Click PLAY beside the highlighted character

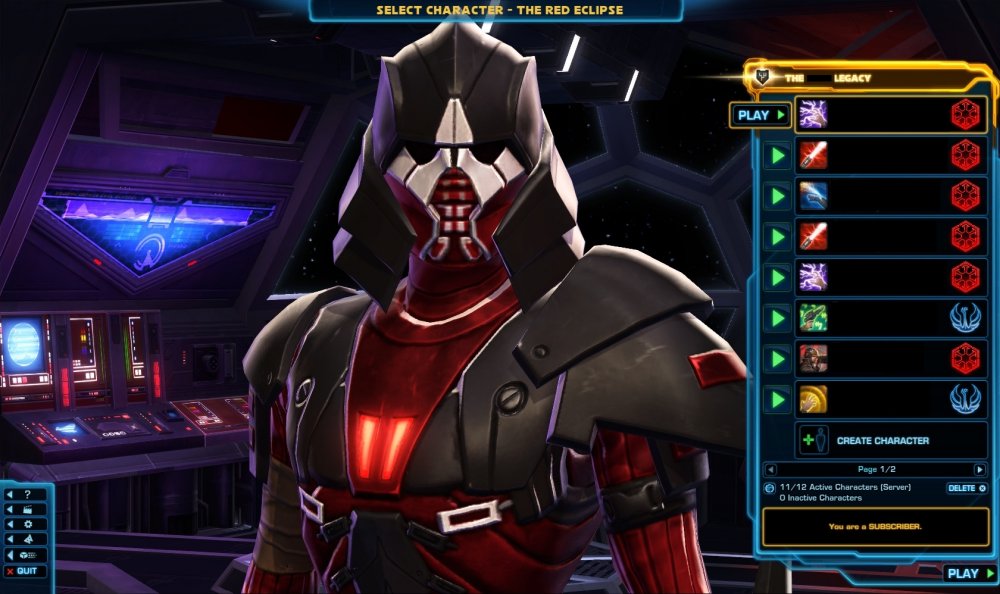coord(760,115)
